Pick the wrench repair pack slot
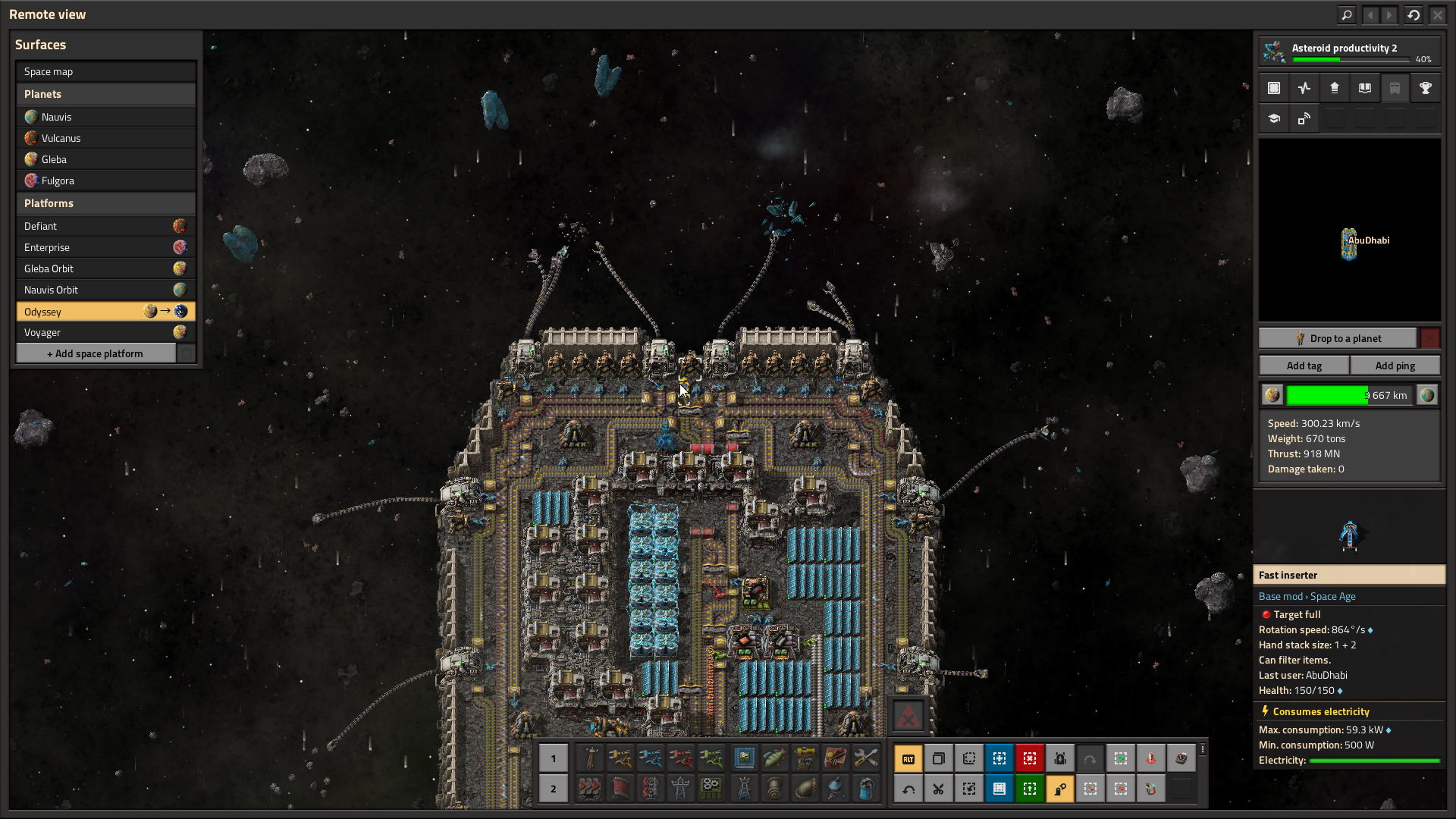Image resolution: width=1456 pixels, height=819 pixels. [865, 758]
